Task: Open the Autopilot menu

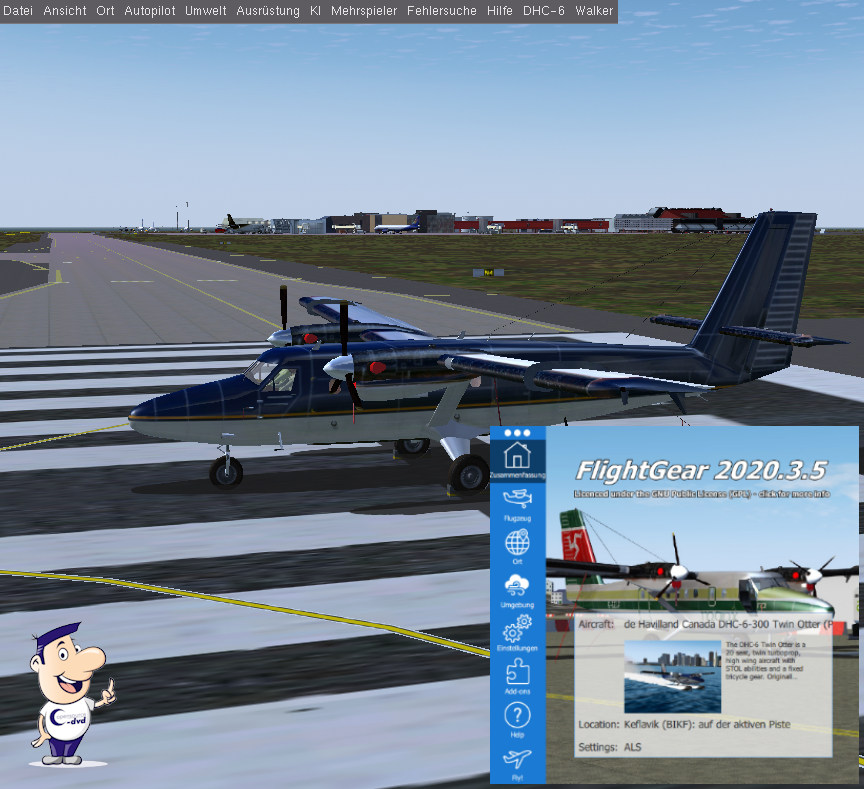Action: pyautogui.click(x=150, y=10)
